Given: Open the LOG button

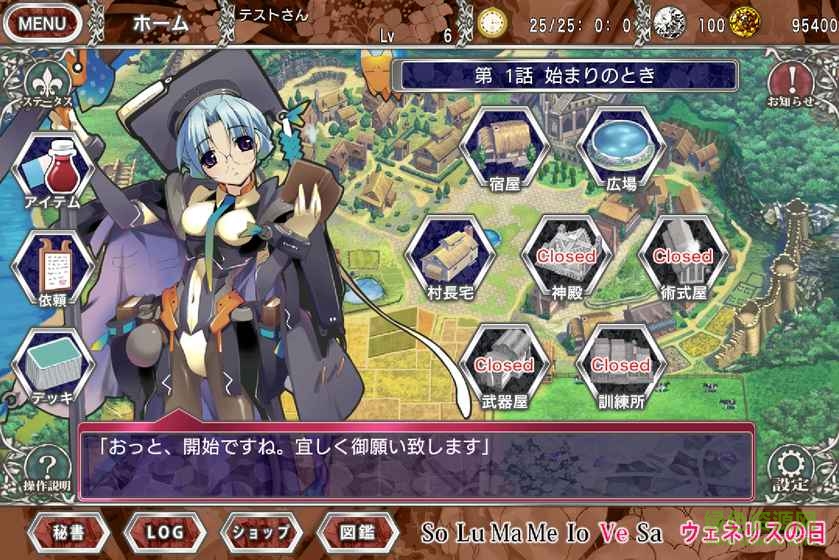Looking at the screenshot, I should tap(165, 531).
